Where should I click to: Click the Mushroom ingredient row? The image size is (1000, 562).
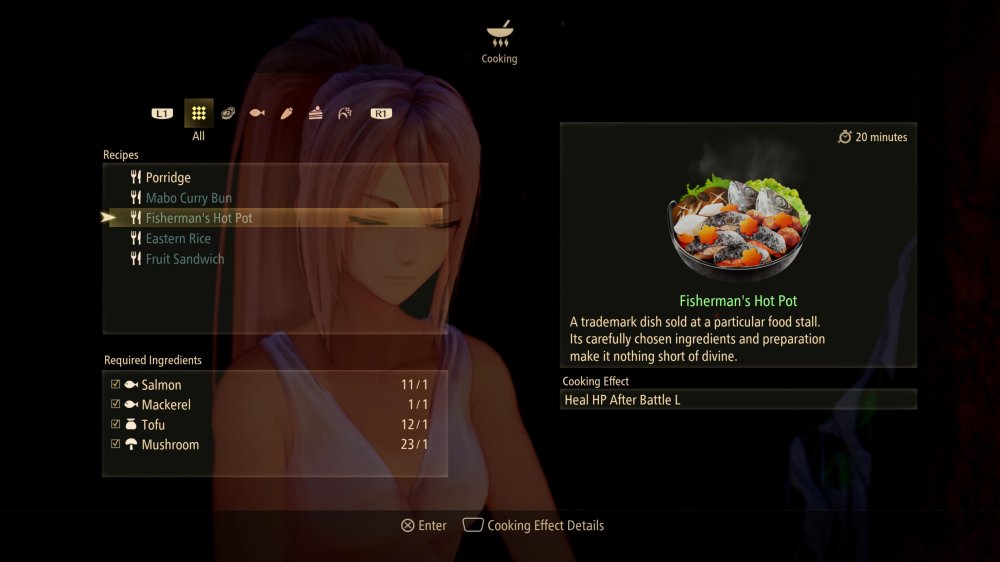(270, 445)
